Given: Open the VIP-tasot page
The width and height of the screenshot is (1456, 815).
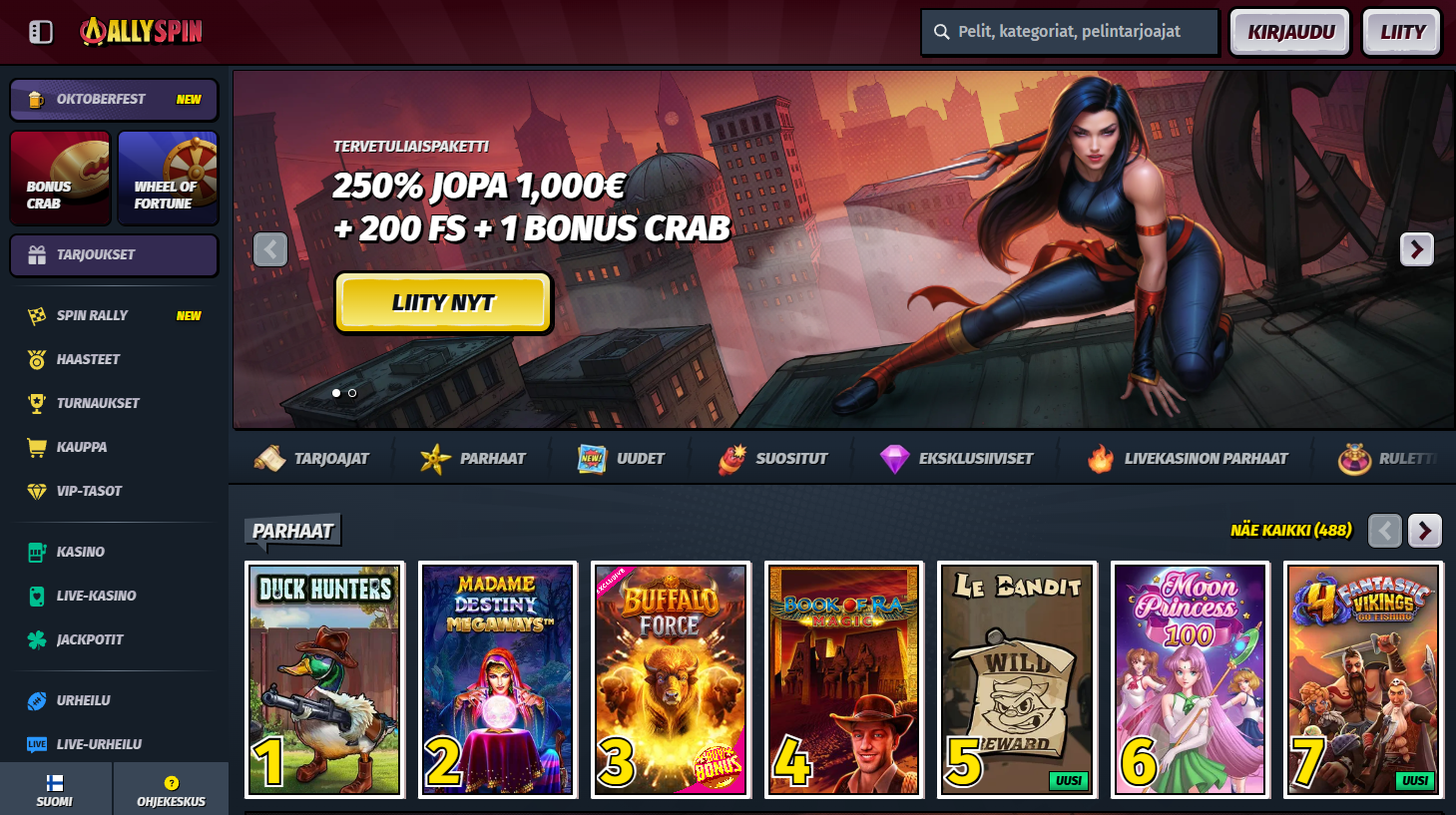Looking at the screenshot, I should click(89, 491).
